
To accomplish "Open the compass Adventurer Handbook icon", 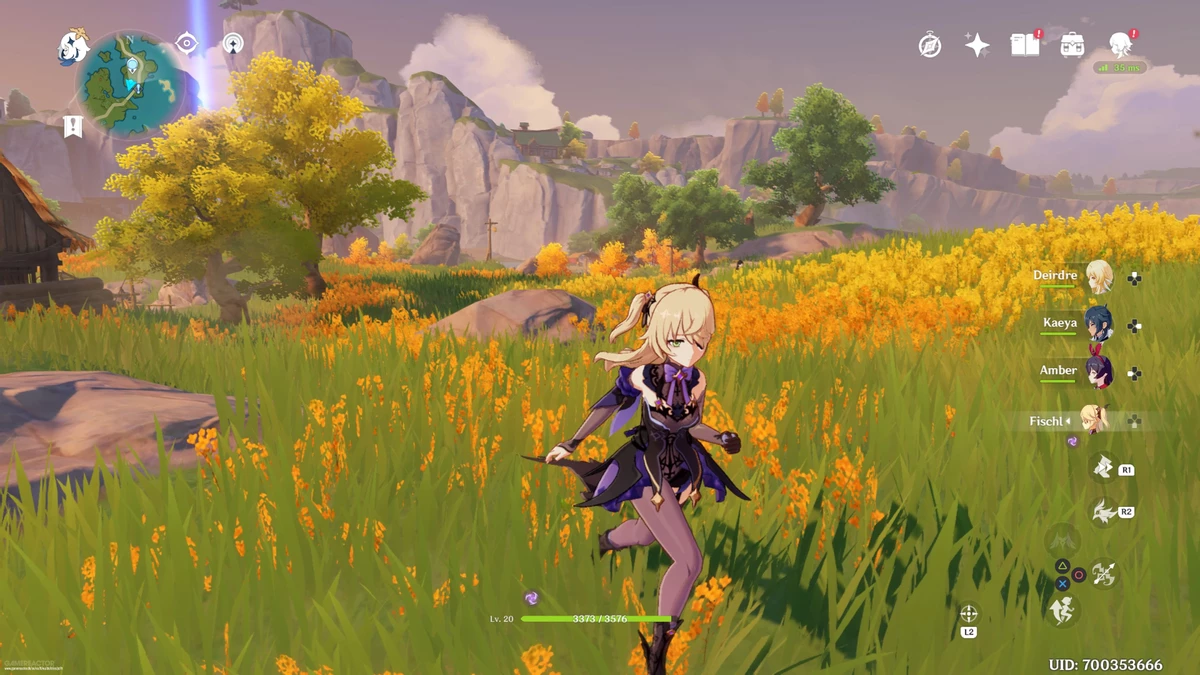I will tap(930, 45).
